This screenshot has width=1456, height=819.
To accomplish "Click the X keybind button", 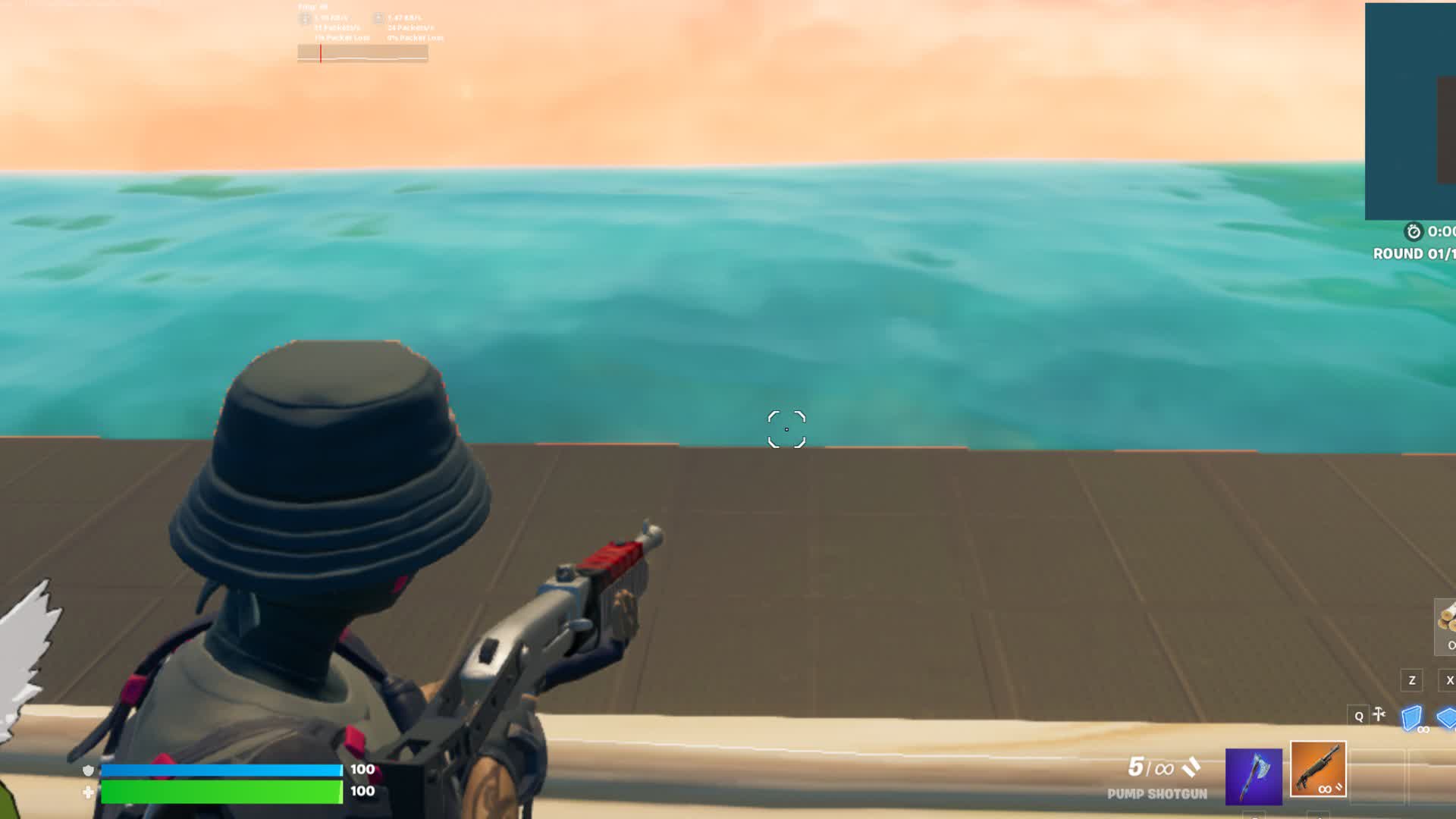I will click(x=1451, y=680).
